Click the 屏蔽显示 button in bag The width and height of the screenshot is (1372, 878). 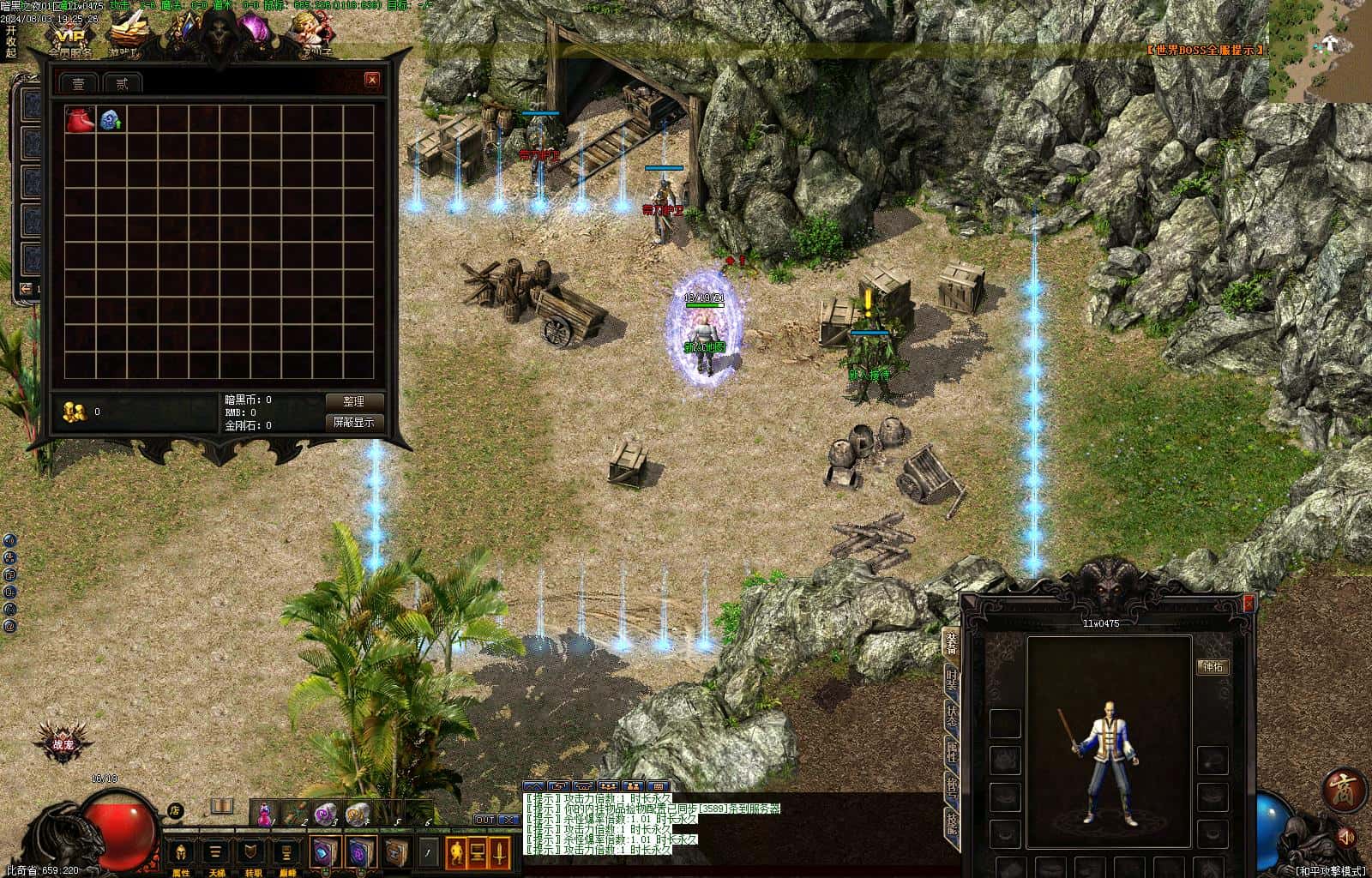(353, 422)
